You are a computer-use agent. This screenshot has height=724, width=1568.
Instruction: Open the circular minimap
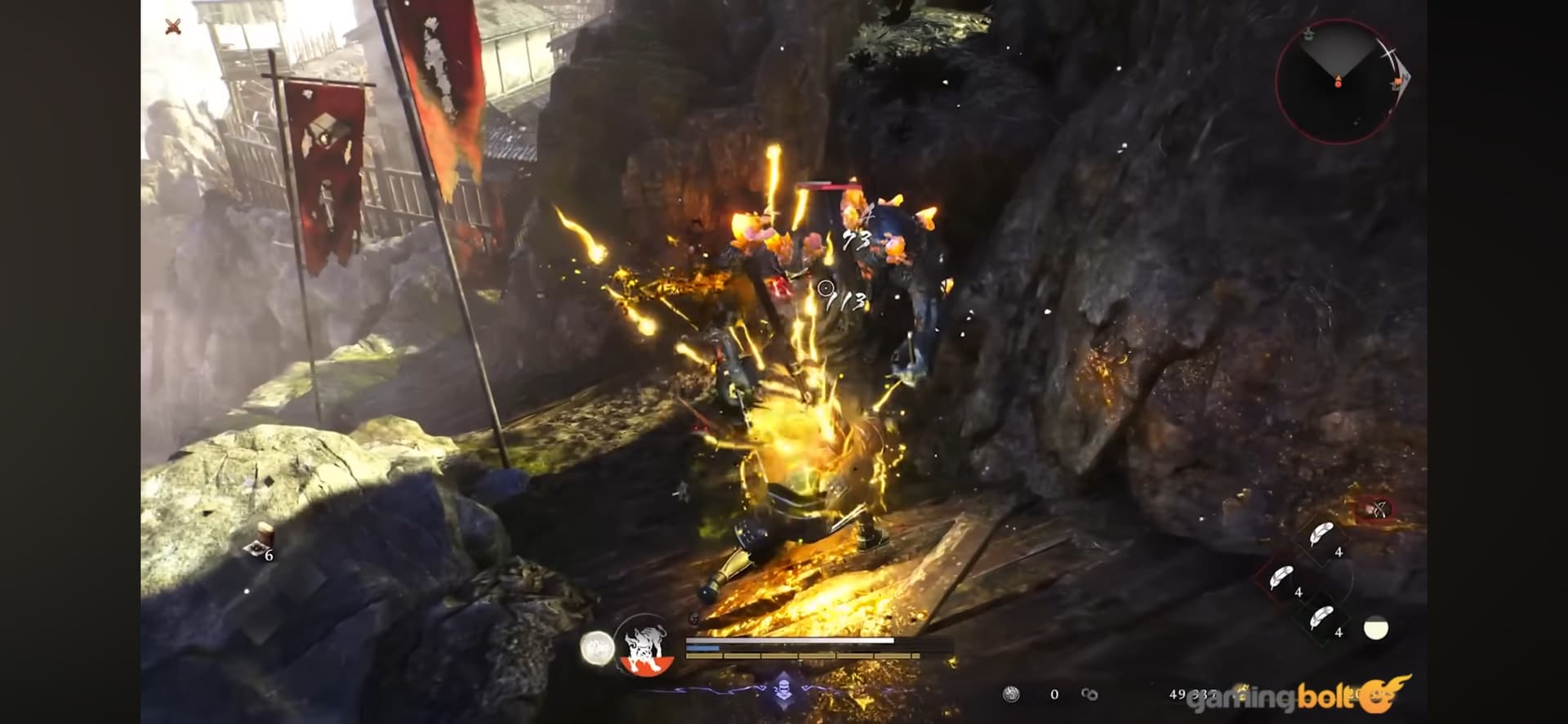point(1338,83)
